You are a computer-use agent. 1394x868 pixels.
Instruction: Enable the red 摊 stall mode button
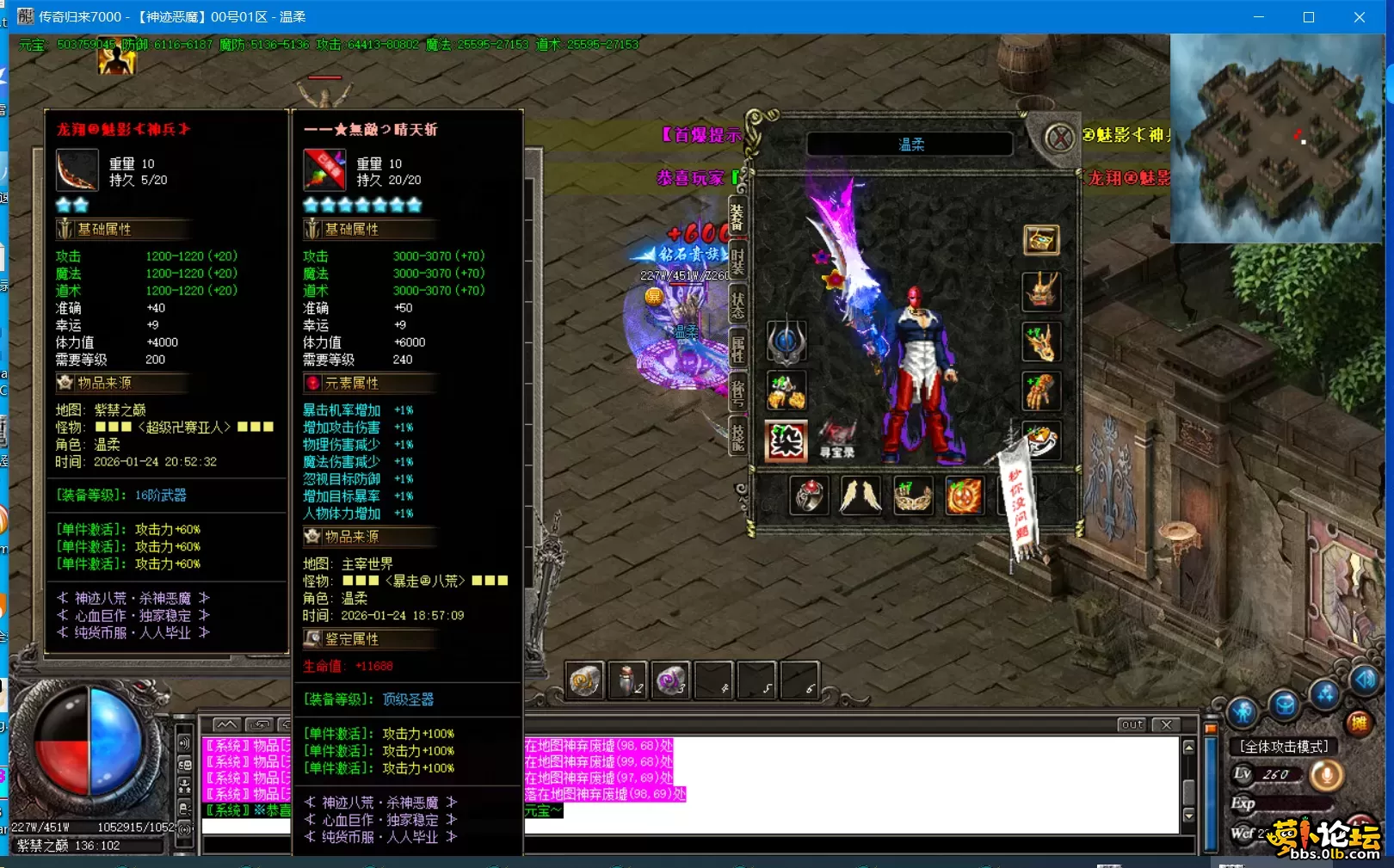coord(1360,723)
